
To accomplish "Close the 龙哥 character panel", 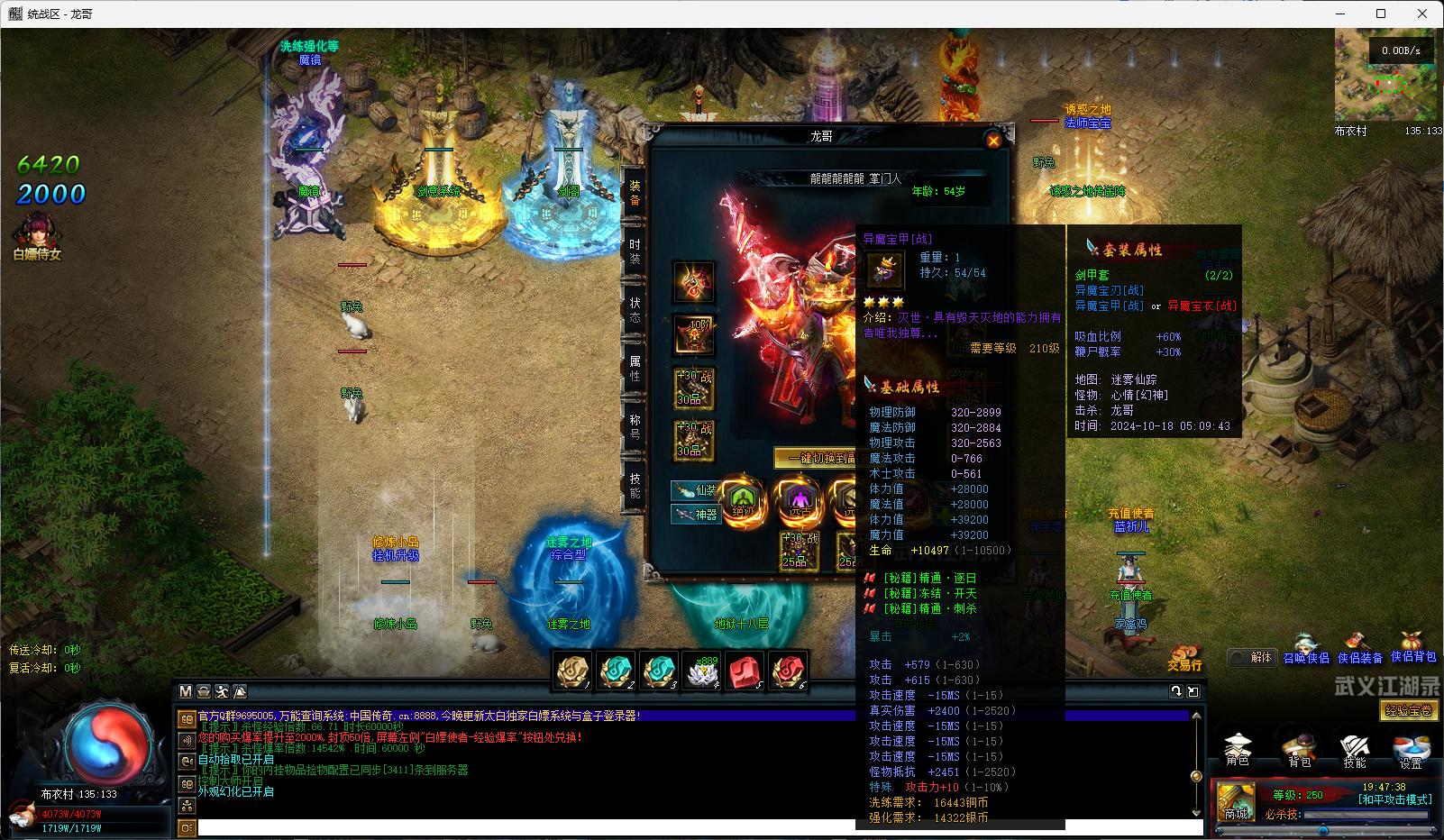I will click(993, 140).
